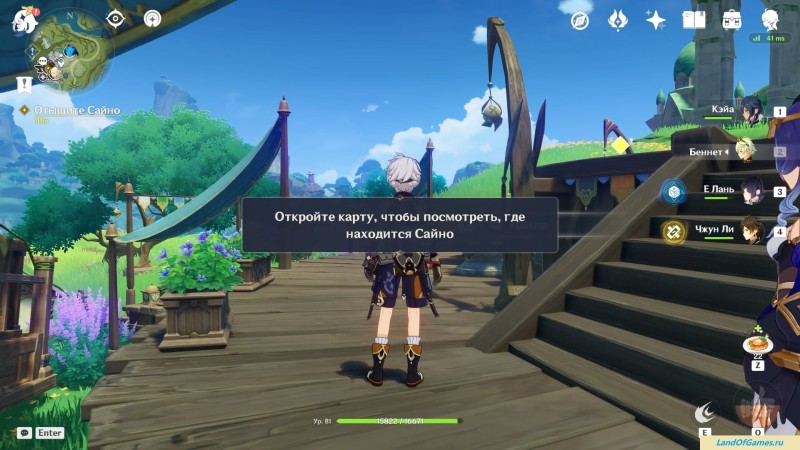Click the quest banner icon below the minimap
800x450 pixels.
(x=24, y=83)
